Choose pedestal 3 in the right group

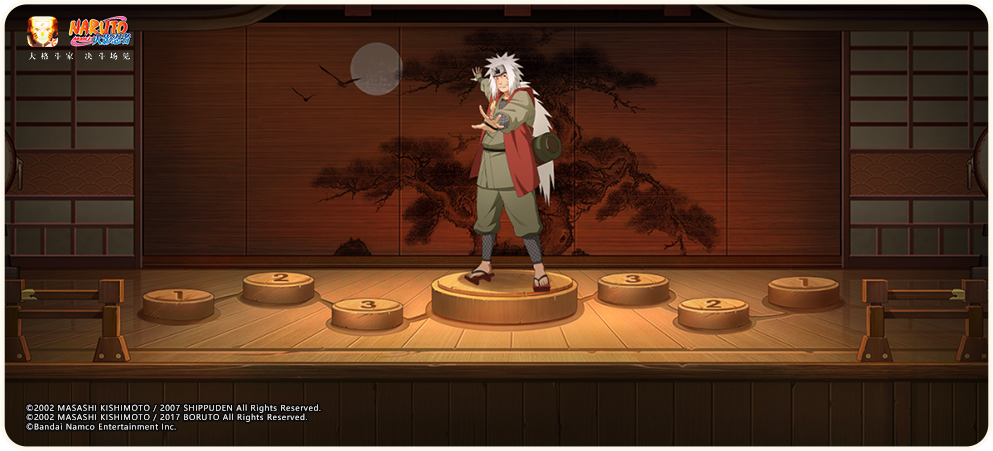point(633,285)
